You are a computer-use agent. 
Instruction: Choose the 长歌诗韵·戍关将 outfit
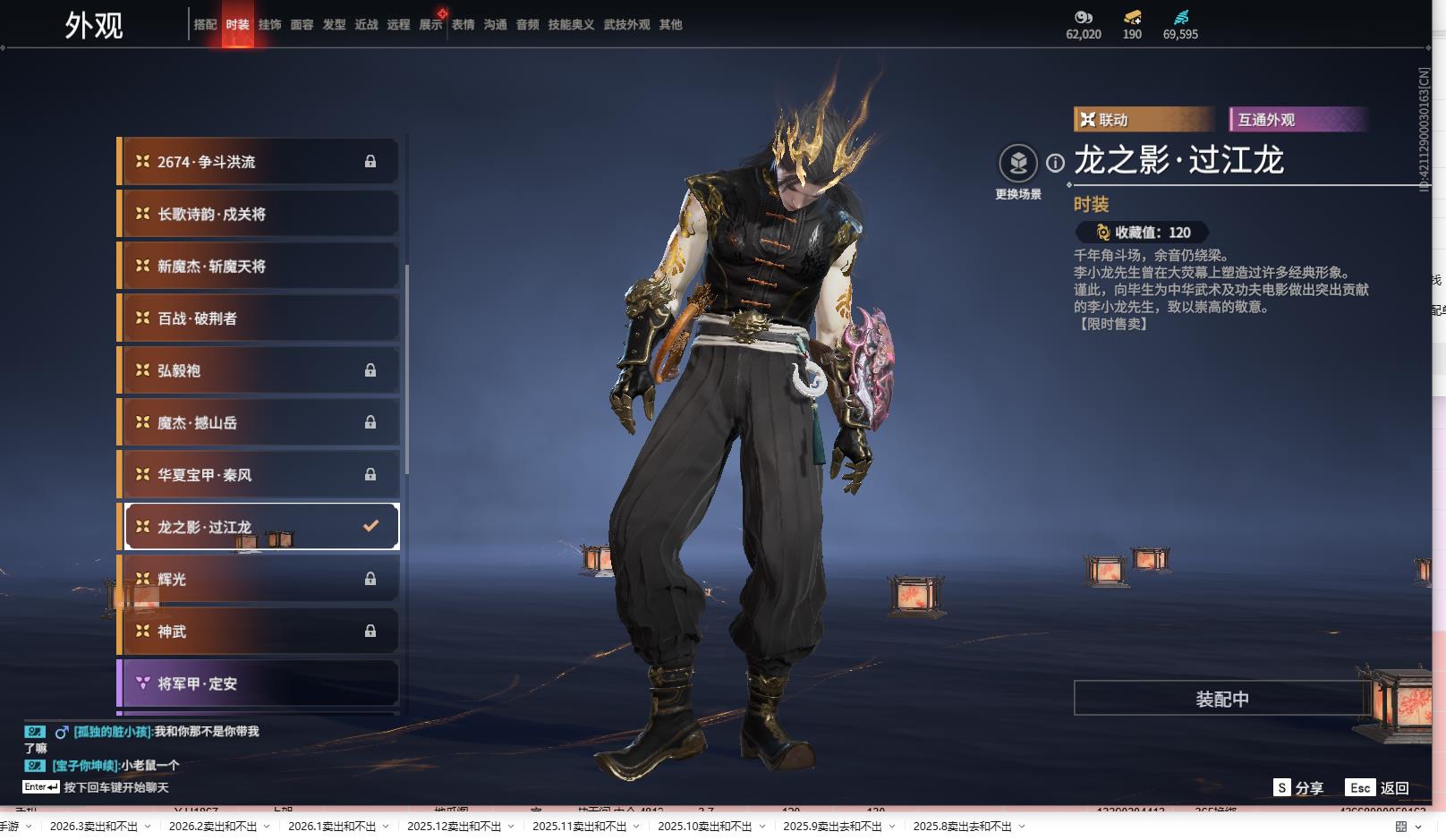tap(258, 214)
